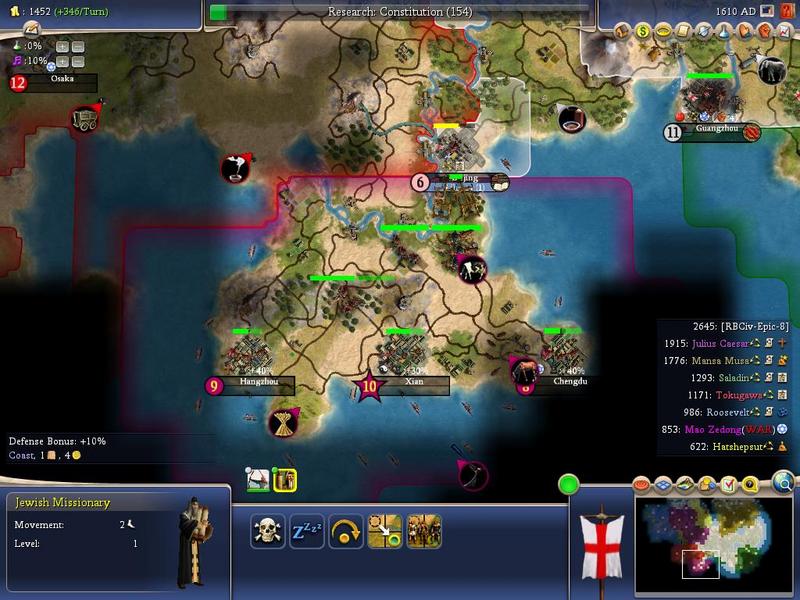Image resolution: width=800 pixels, height=600 pixels.
Task: Decrease the culture rate with minus button
Action: click(x=78, y=60)
